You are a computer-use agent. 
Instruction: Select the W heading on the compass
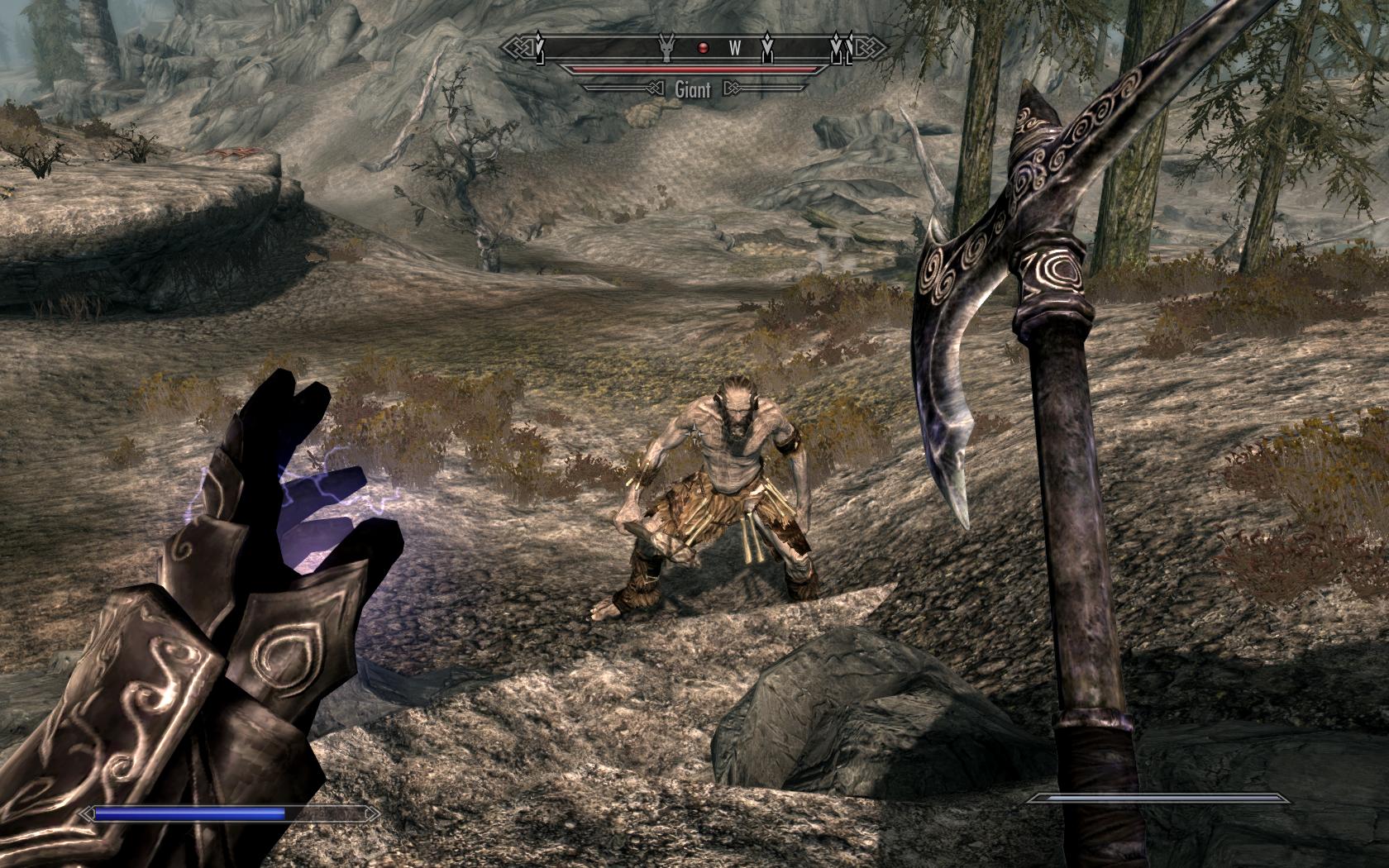pyautogui.click(x=735, y=48)
